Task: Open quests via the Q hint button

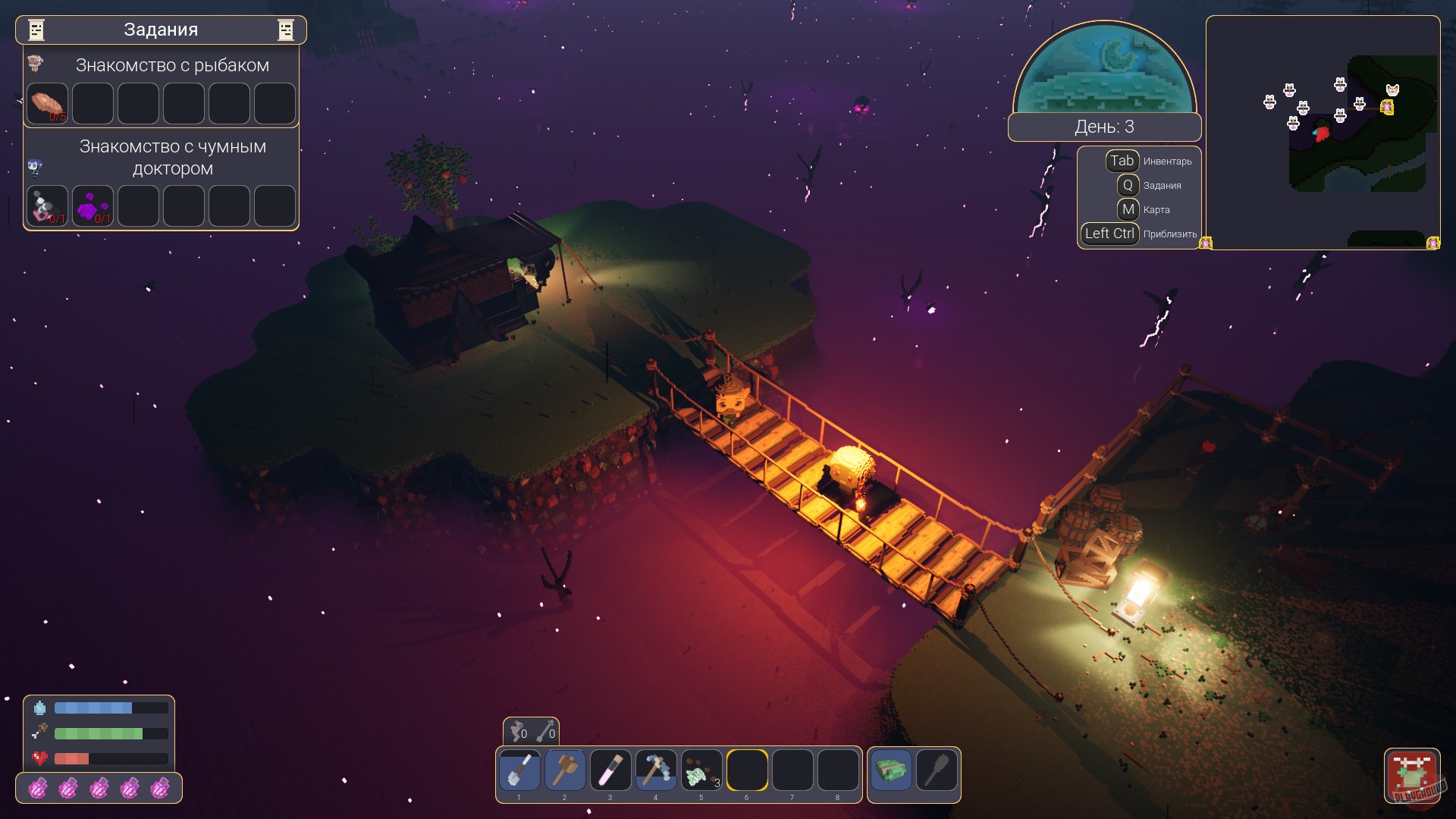Action: pyautogui.click(x=1129, y=185)
